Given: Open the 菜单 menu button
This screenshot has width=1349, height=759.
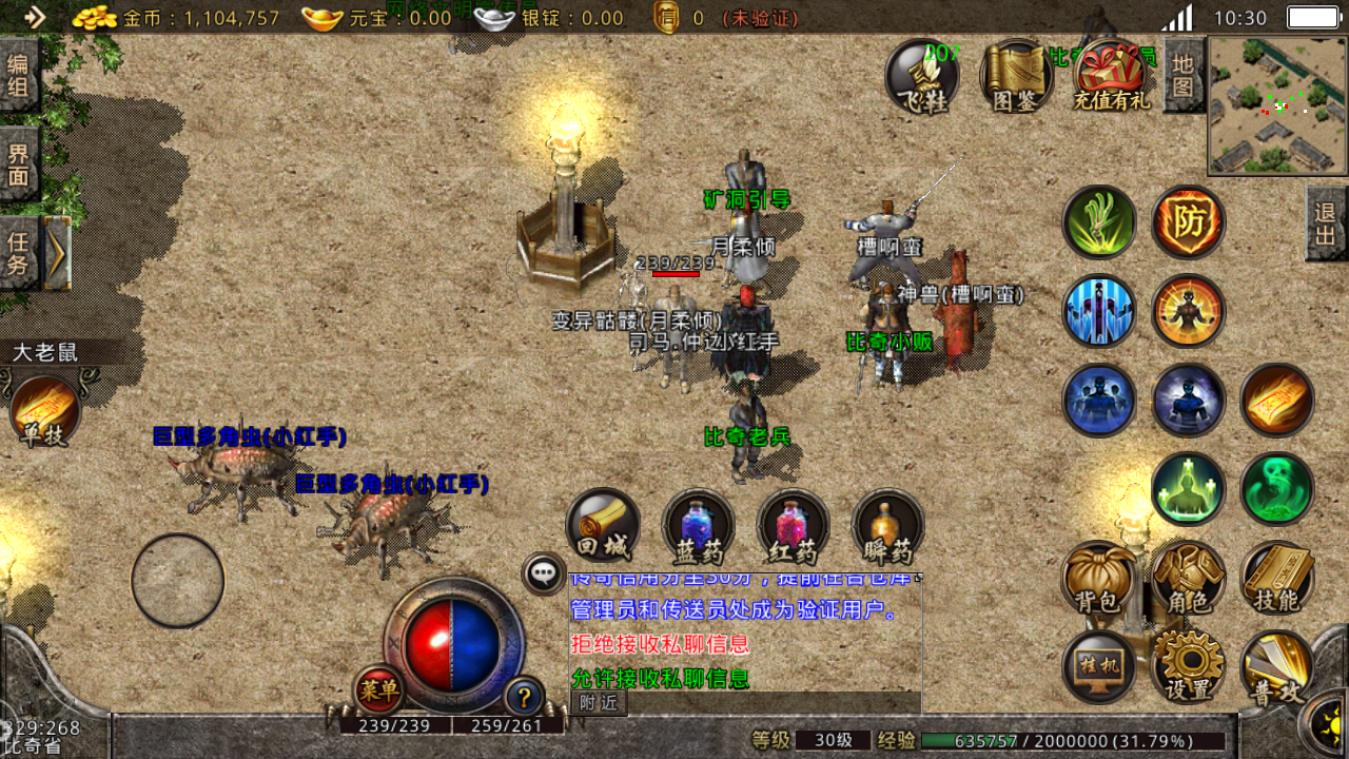Looking at the screenshot, I should click(x=379, y=689).
